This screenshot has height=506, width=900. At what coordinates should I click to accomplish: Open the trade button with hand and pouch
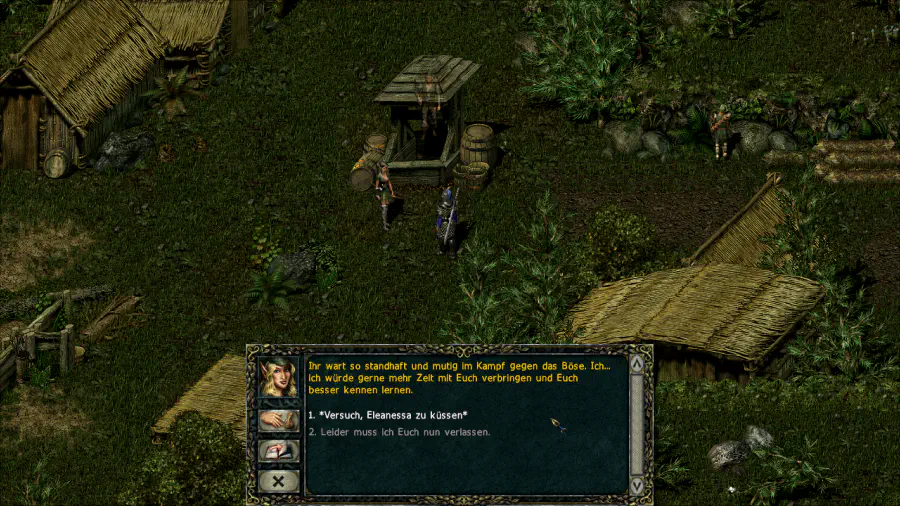coord(278,420)
